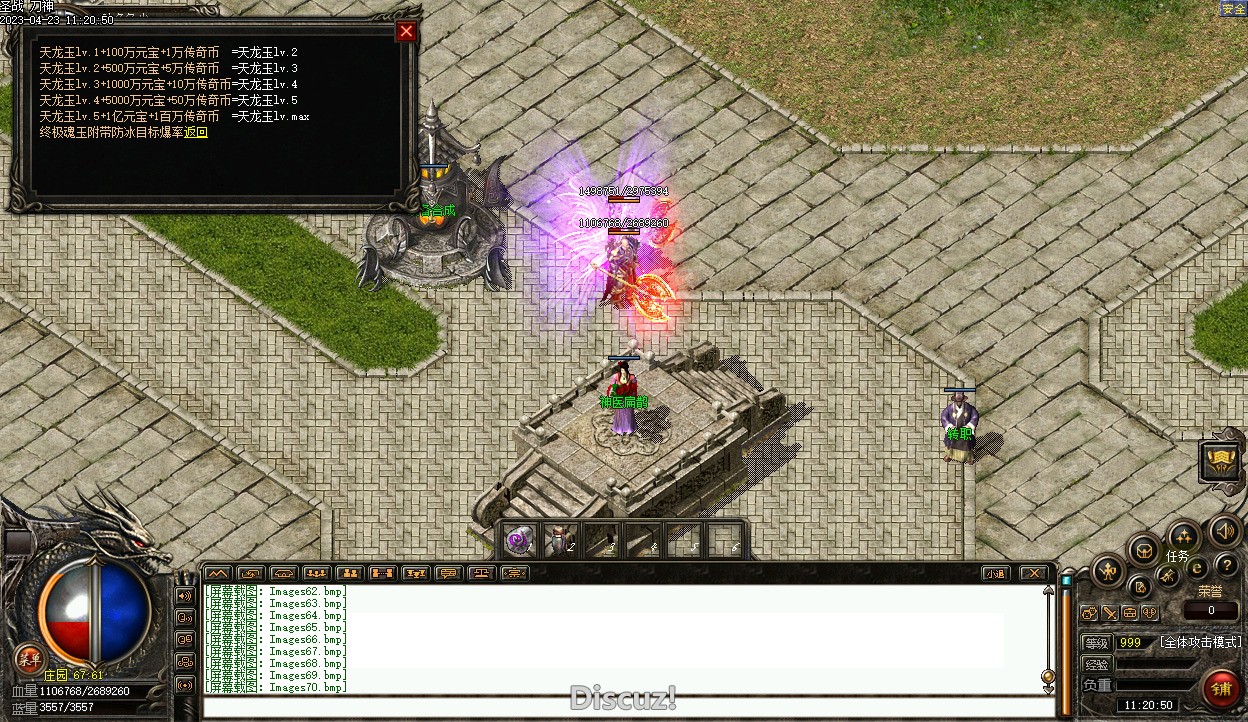The image size is (1248, 722).
Task: Click the 安全 label in the top corner
Action: (1232, 9)
